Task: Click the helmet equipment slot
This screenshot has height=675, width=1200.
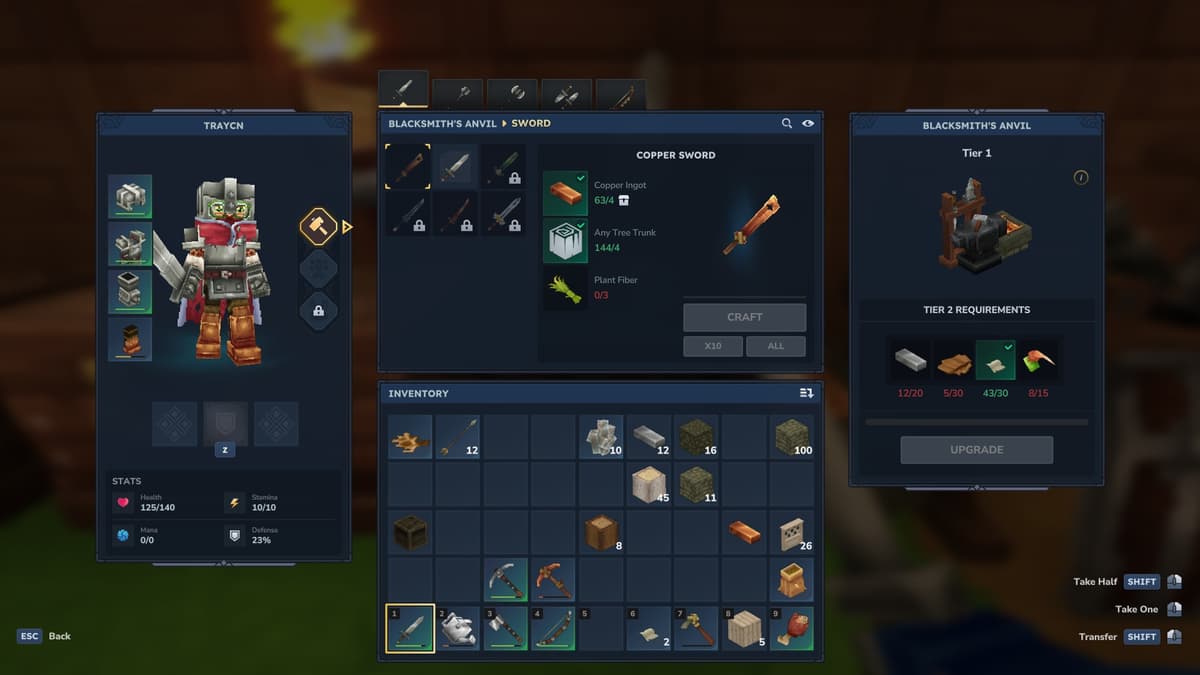Action: (130, 197)
